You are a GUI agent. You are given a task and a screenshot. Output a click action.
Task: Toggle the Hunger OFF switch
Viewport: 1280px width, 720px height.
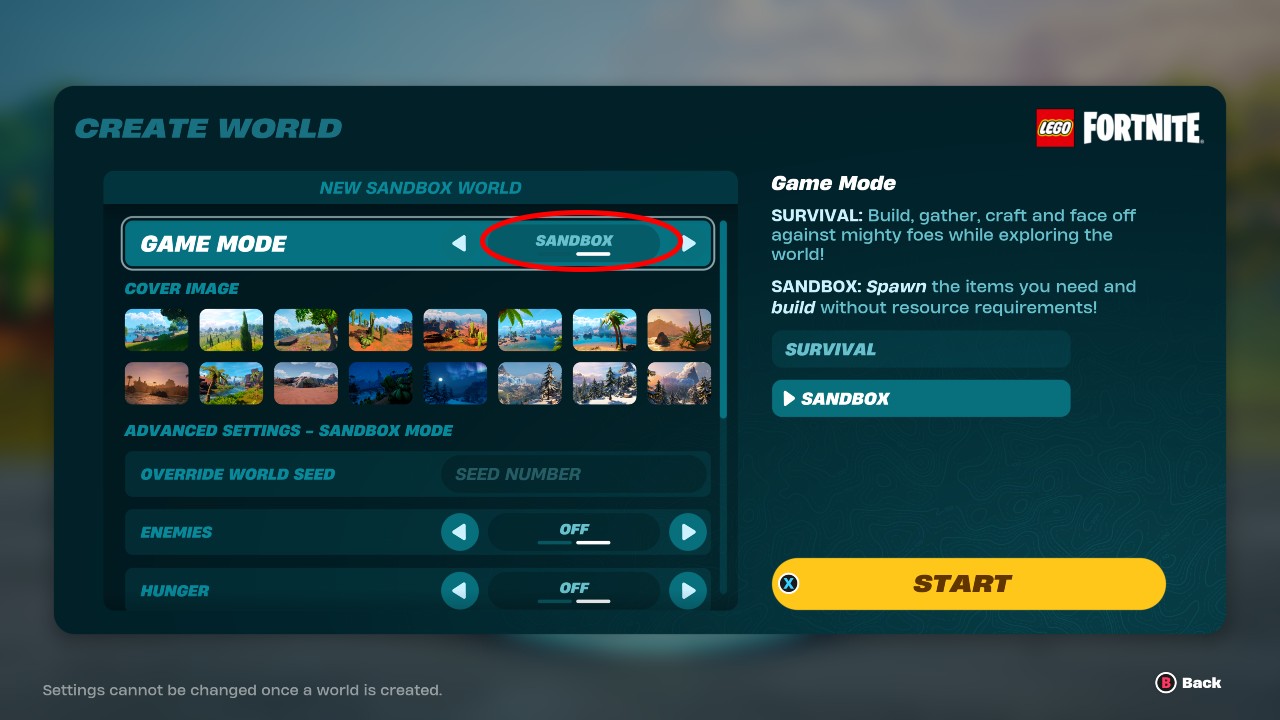click(573, 589)
